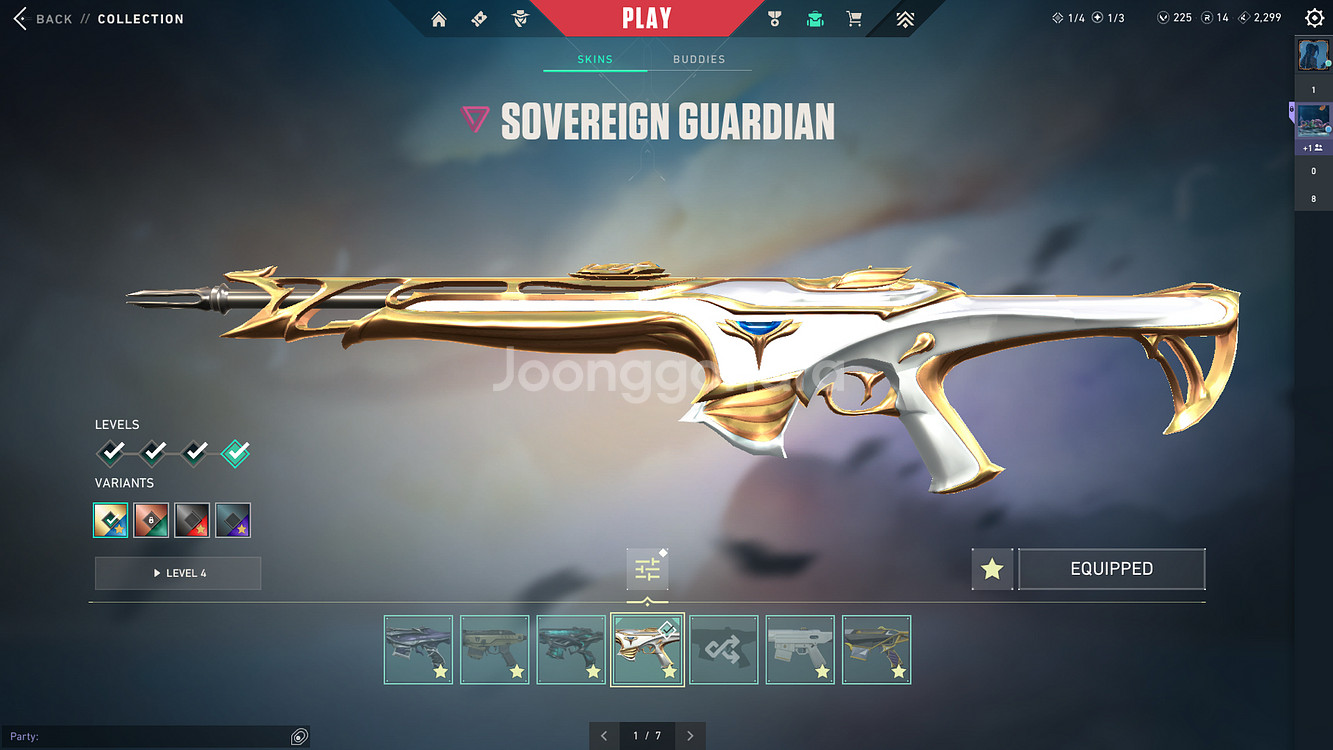Viewport: 1333px width, 750px height.
Task: Open the settings gear icon
Action: [x=1314, y=19]
